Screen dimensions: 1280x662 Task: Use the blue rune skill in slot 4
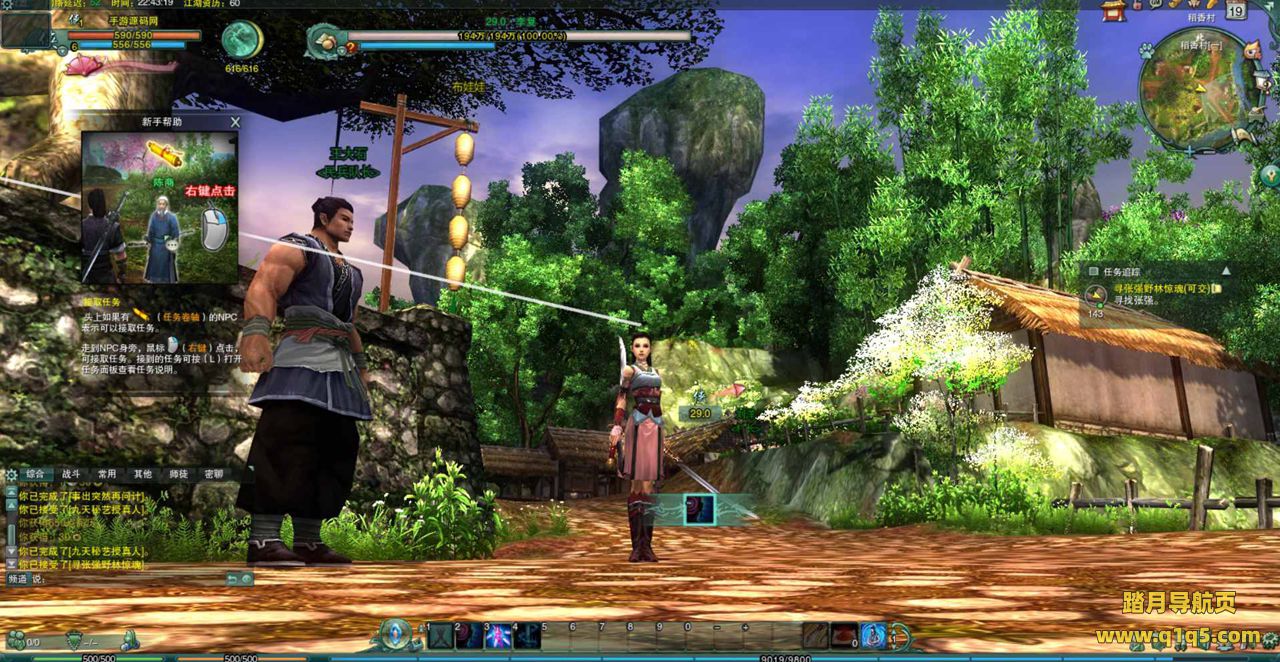[527, 636]
